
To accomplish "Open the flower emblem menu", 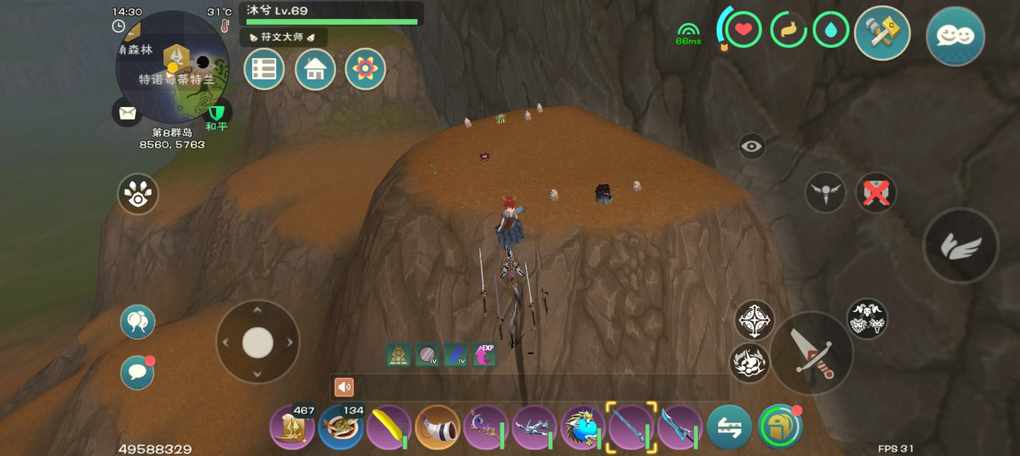I will [x=365, y=69].
